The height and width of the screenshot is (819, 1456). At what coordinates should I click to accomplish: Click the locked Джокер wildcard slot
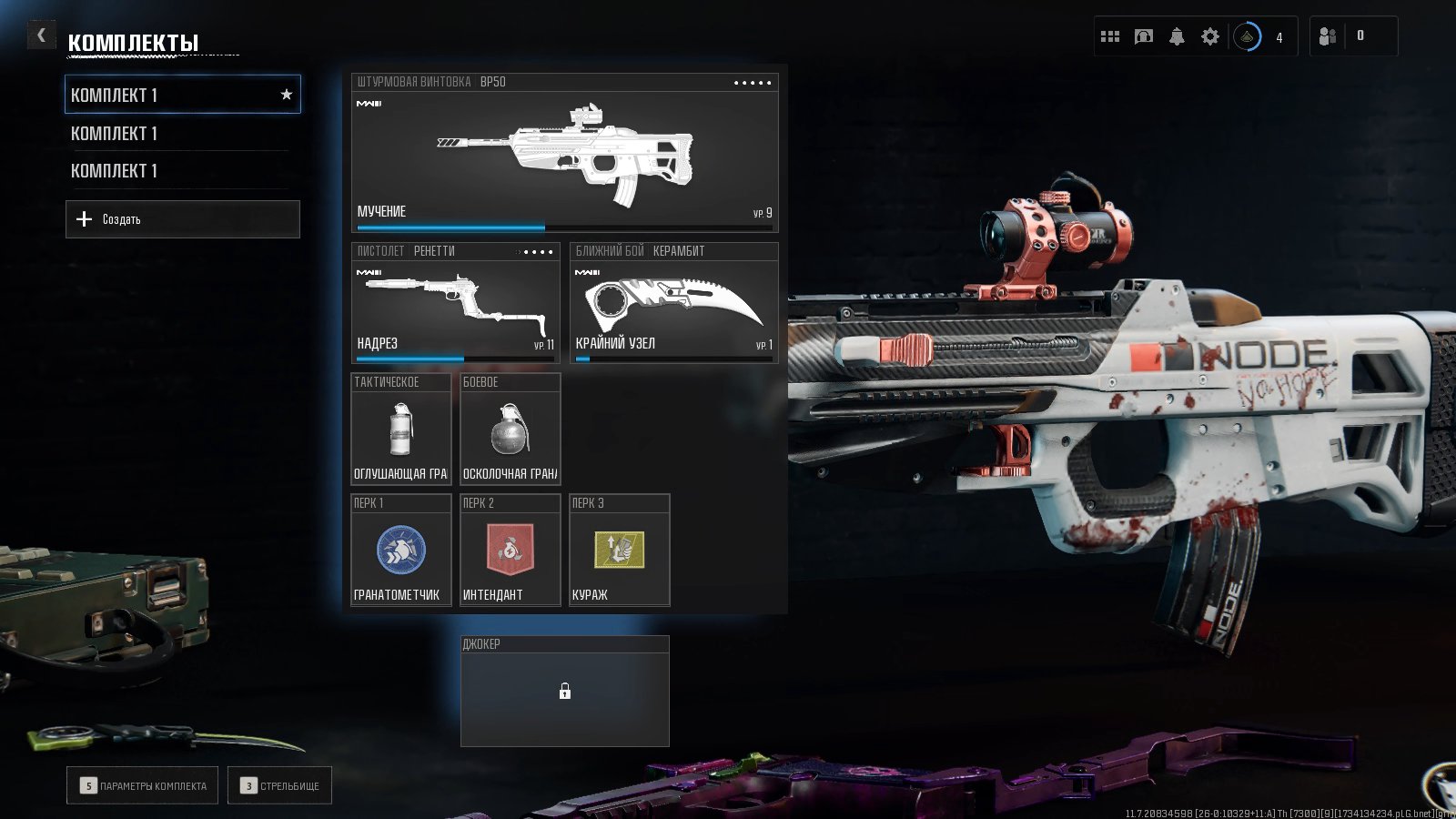point(564,692)
